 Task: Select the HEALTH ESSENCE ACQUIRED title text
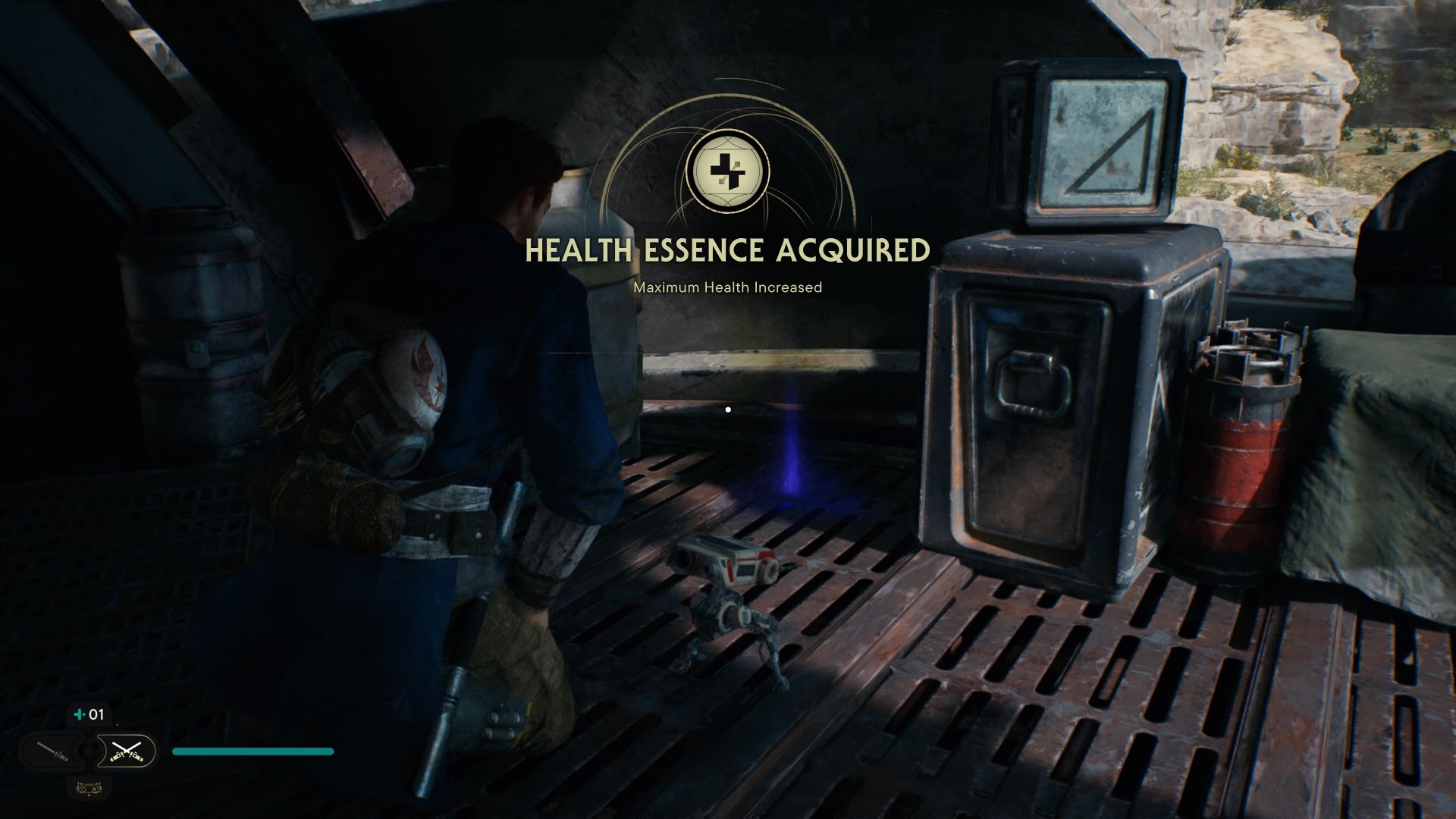point(728,249)
